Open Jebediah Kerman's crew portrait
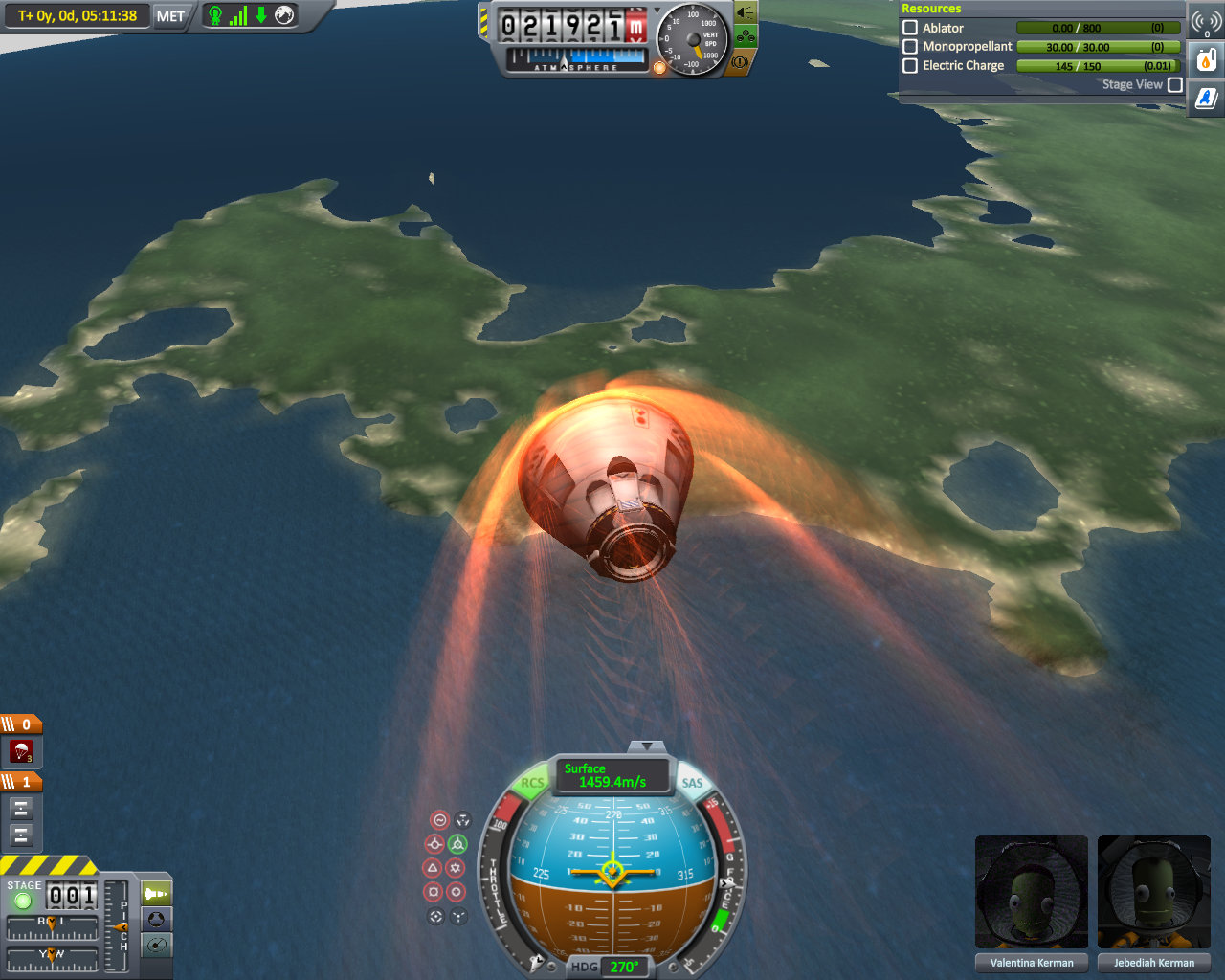Screen dimensions: 1225x980 pyautogui.click(x=1154, y=892)
